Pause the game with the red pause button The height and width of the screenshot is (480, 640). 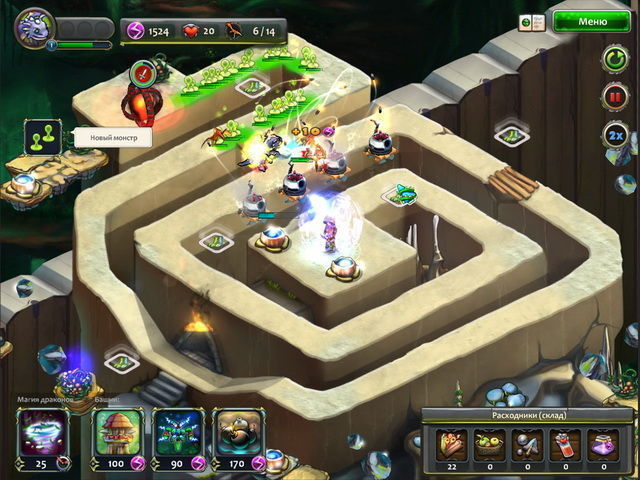[x=615, y=98]
